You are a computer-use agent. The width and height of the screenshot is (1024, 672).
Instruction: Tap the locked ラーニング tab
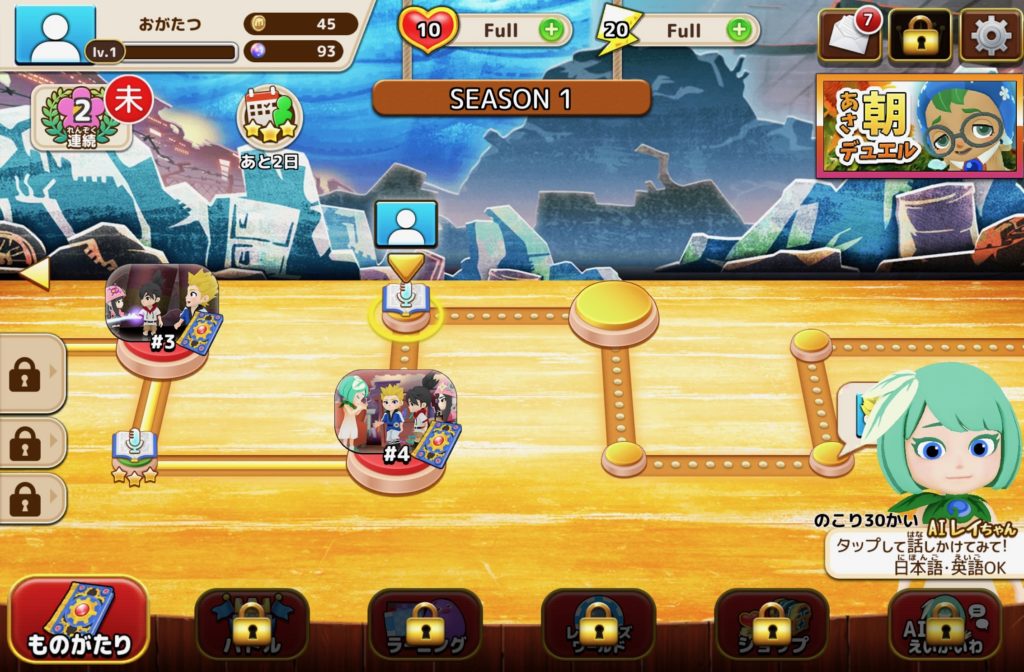tap(425, 624)
